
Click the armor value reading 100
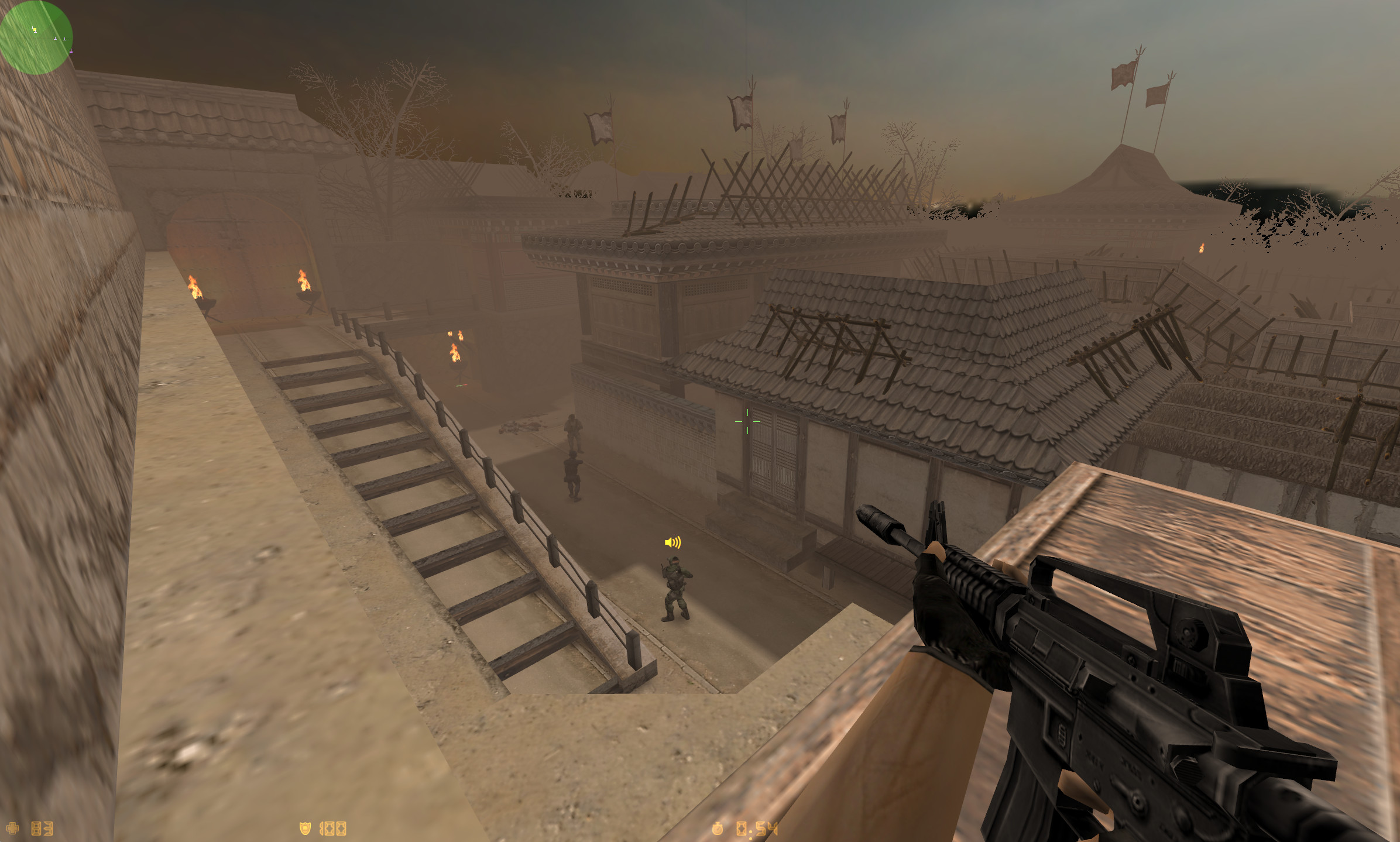pyautogui.click(x=332, y=827)
